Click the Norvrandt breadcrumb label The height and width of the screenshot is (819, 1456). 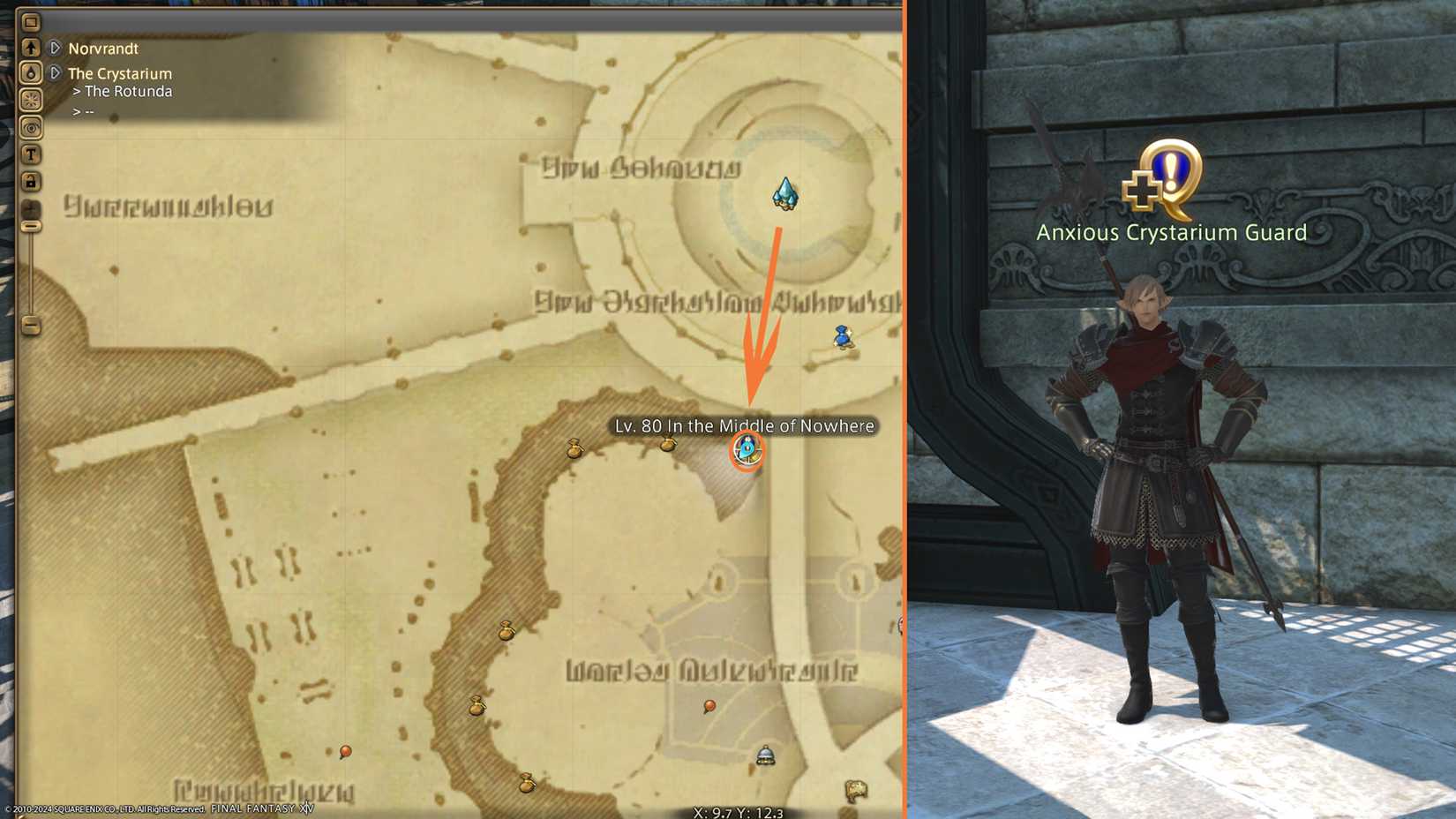[x=103, y=49]
